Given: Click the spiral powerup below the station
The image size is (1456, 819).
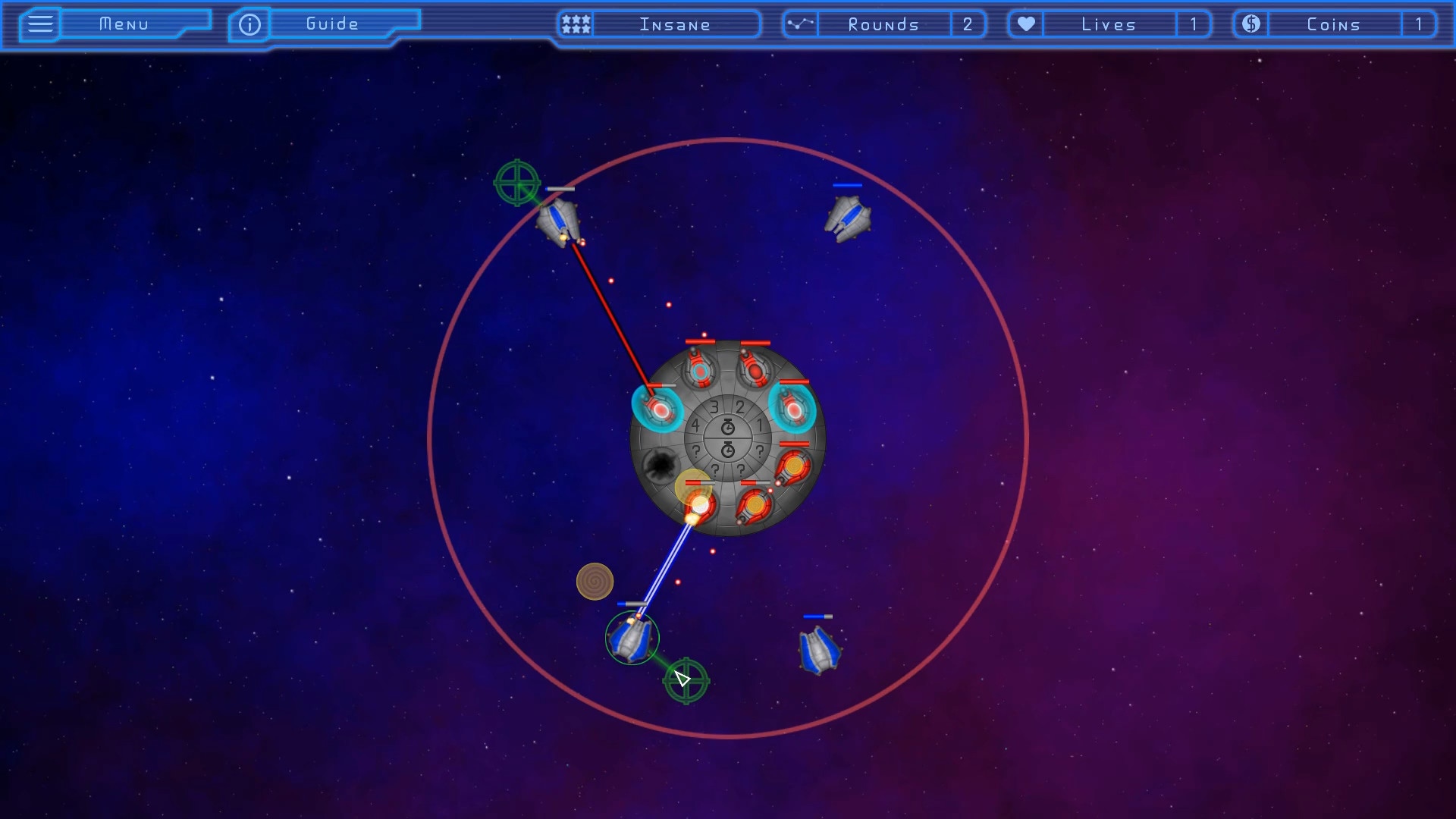Looking at the screenshot, I should pos(596,582).
